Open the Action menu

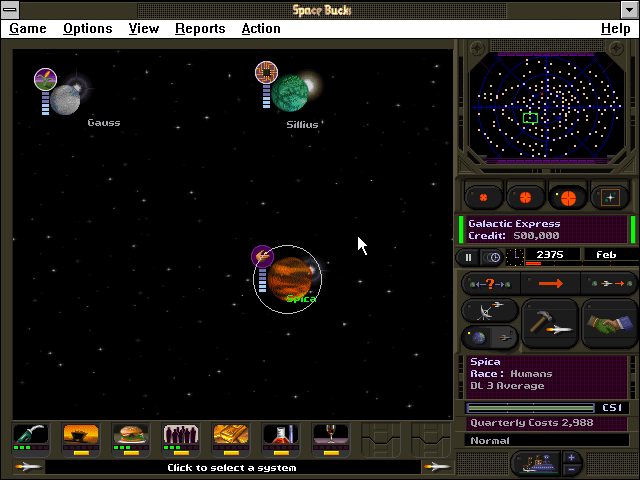tap(261, 28)
